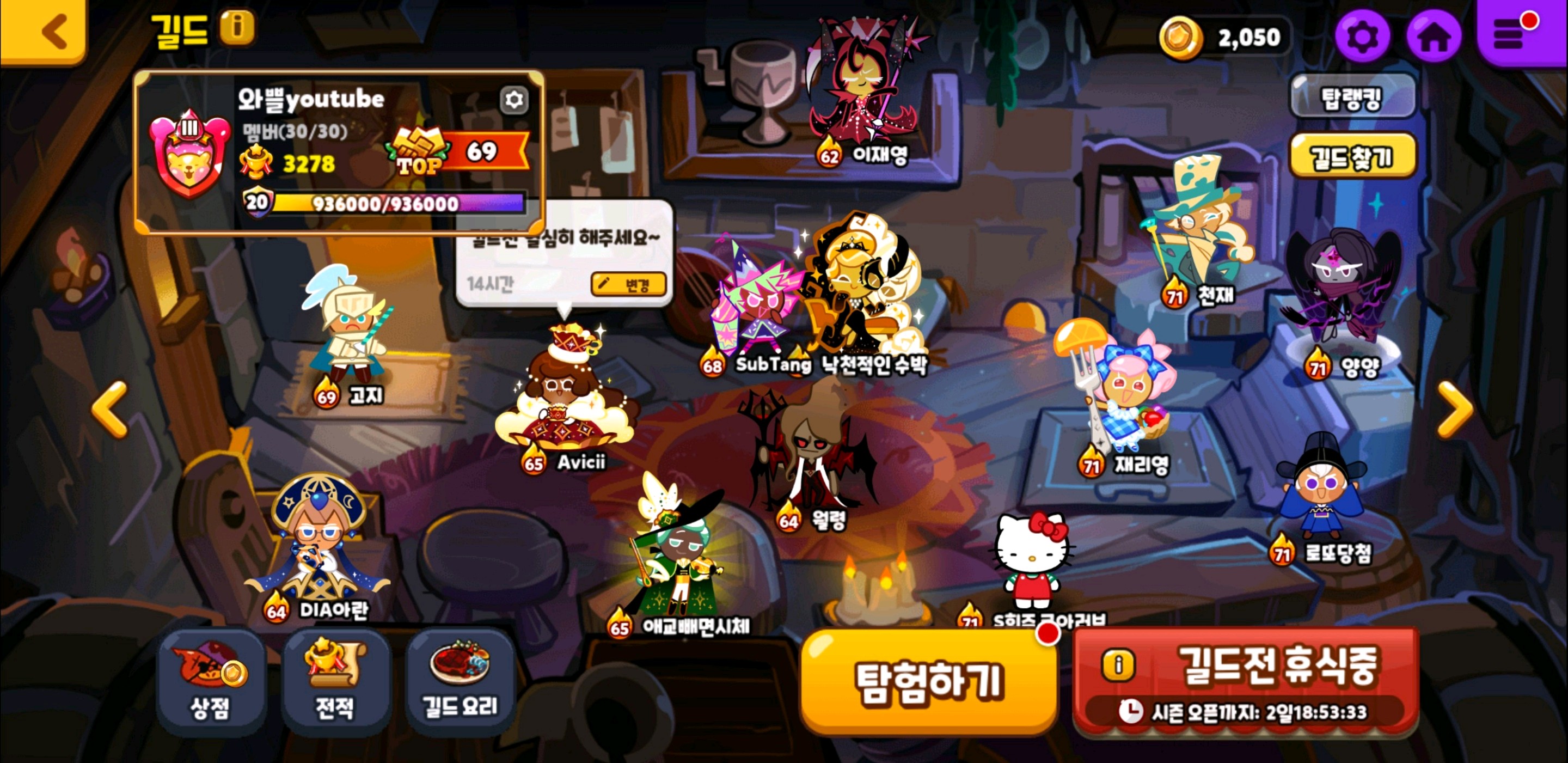This screenshot has width=1568, height=763.
Task: Select guild member Avicii
Action: tap(563, 402)
